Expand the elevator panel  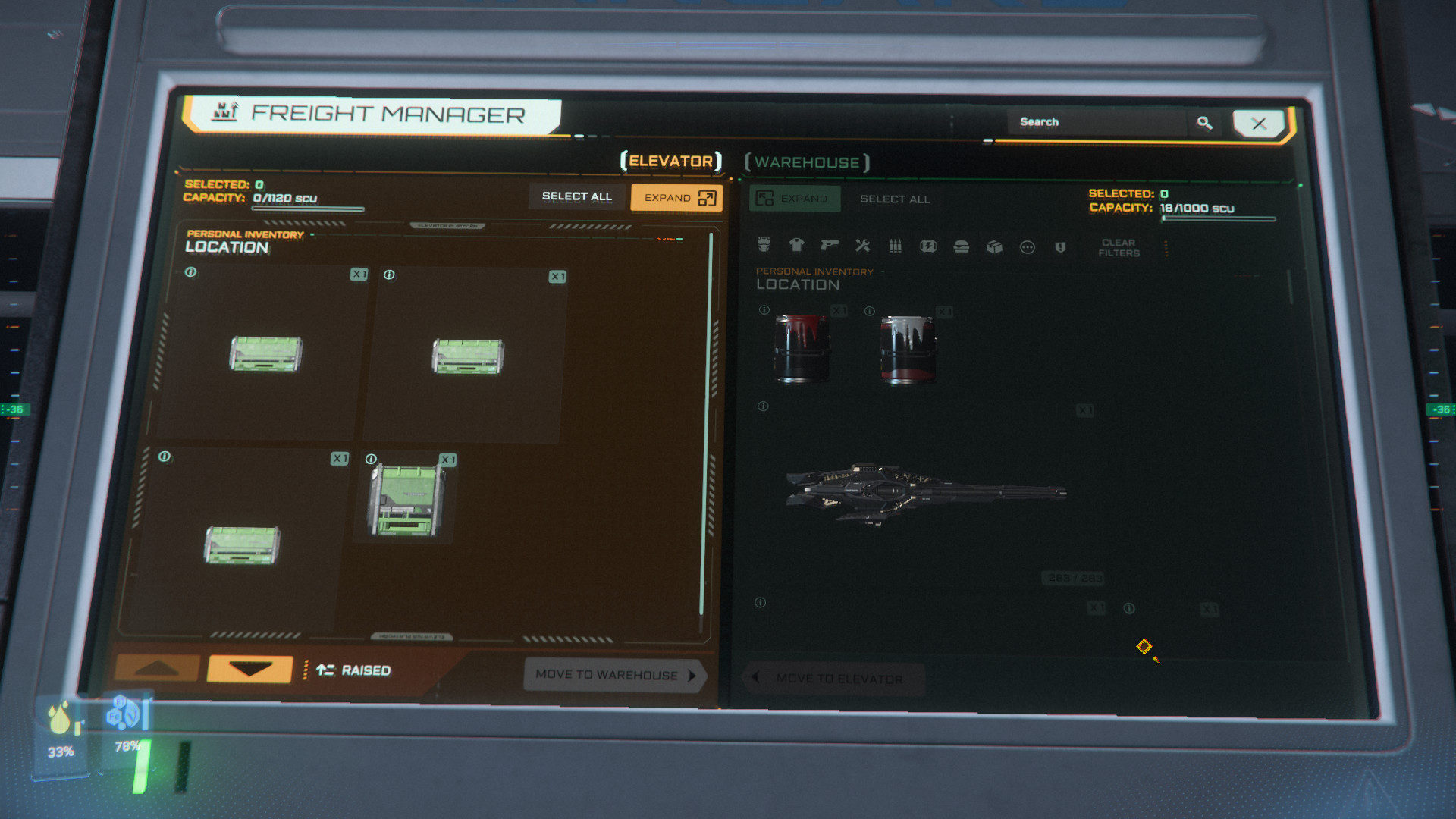coord(676,198)
